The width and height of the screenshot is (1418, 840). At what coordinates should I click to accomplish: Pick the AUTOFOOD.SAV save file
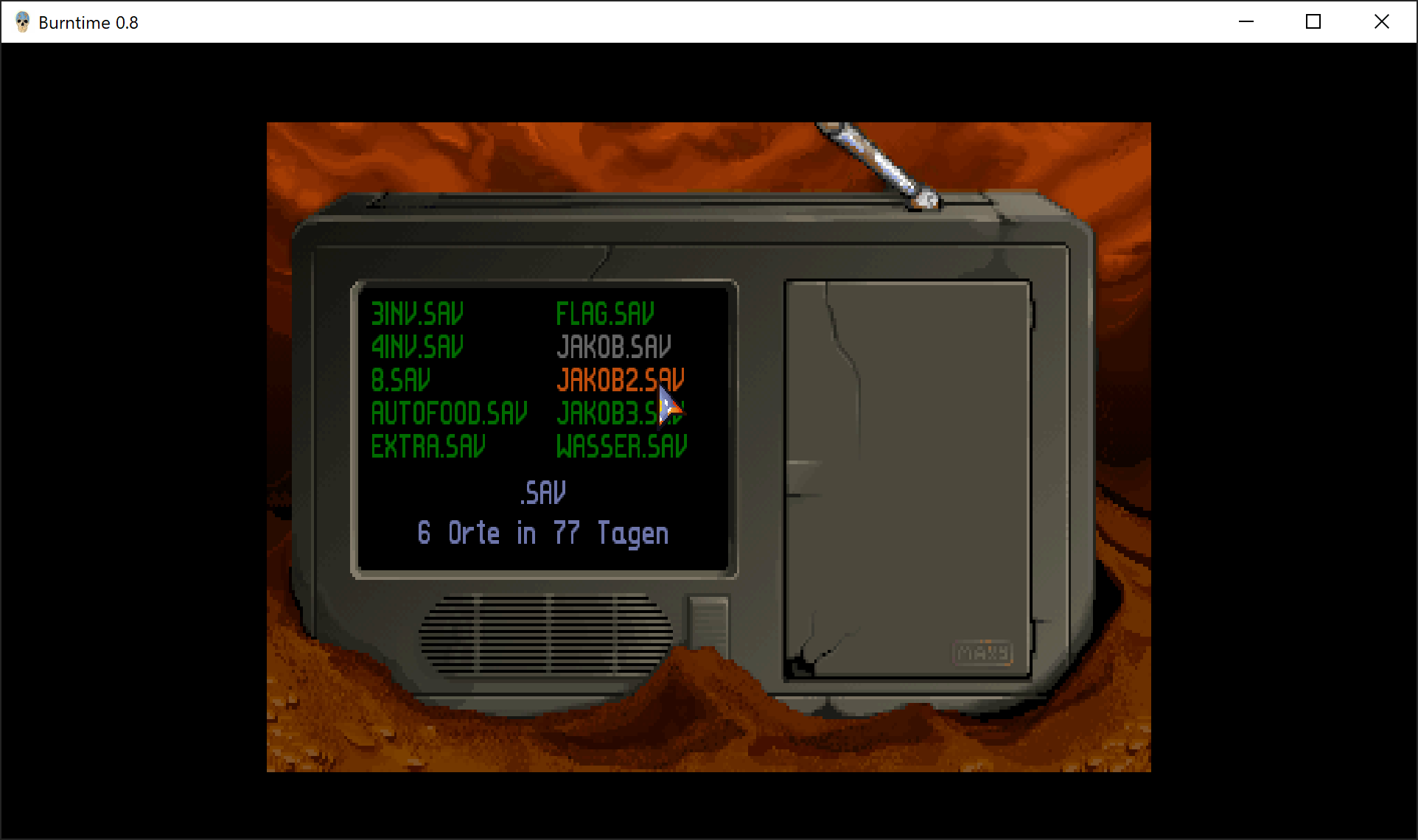449,413
